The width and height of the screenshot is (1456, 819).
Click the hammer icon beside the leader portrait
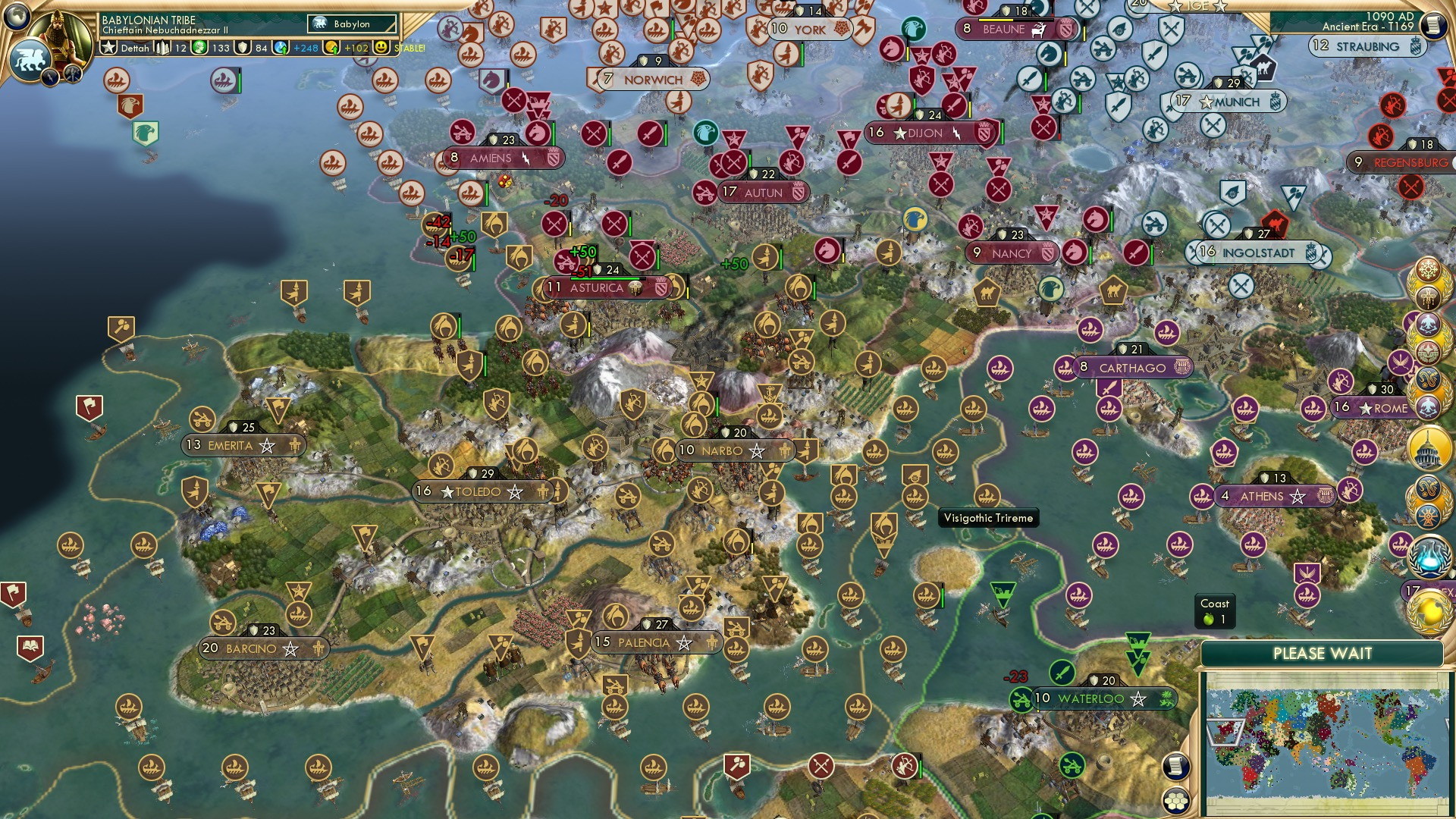pyautogui.click(x=73, y=74)
